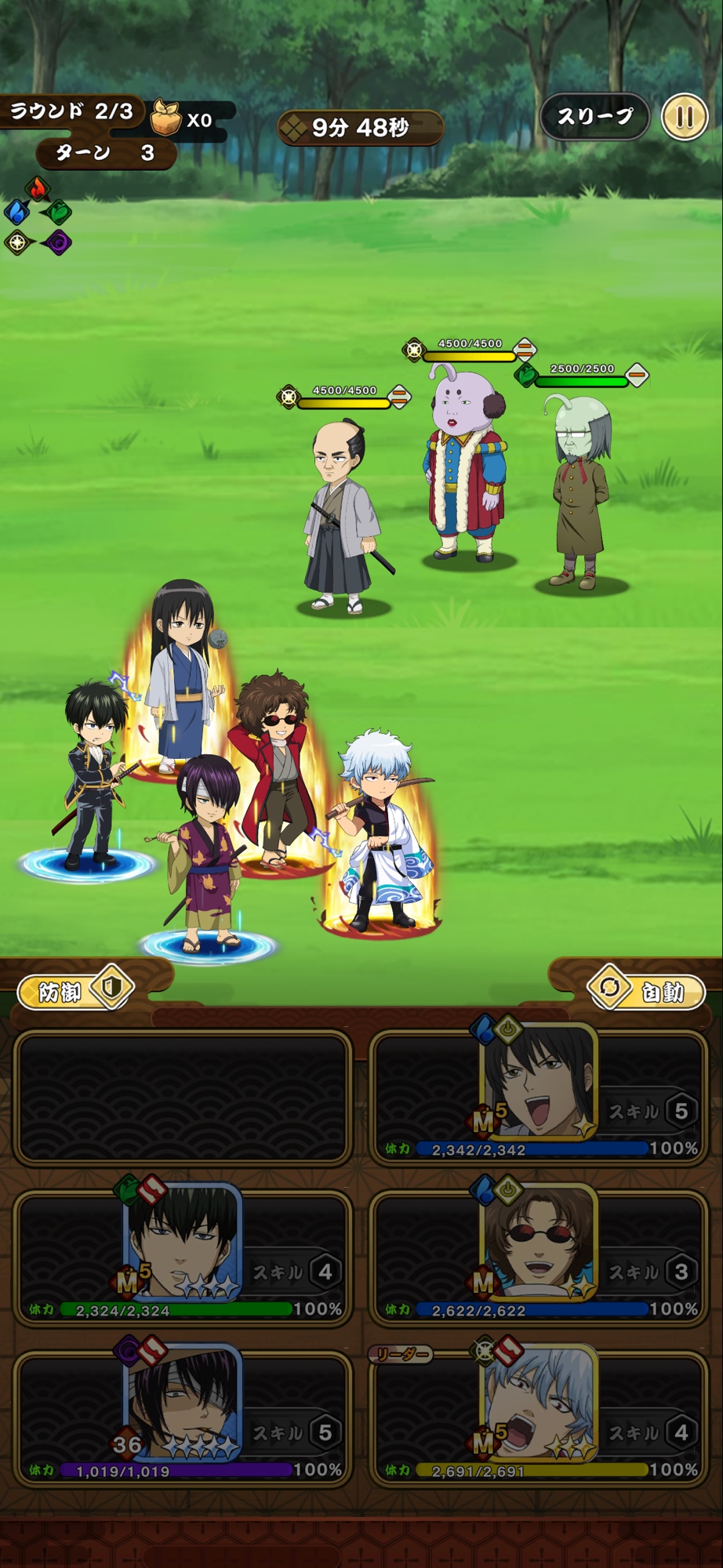Activate the 防御 defense button

click(75, 991)
